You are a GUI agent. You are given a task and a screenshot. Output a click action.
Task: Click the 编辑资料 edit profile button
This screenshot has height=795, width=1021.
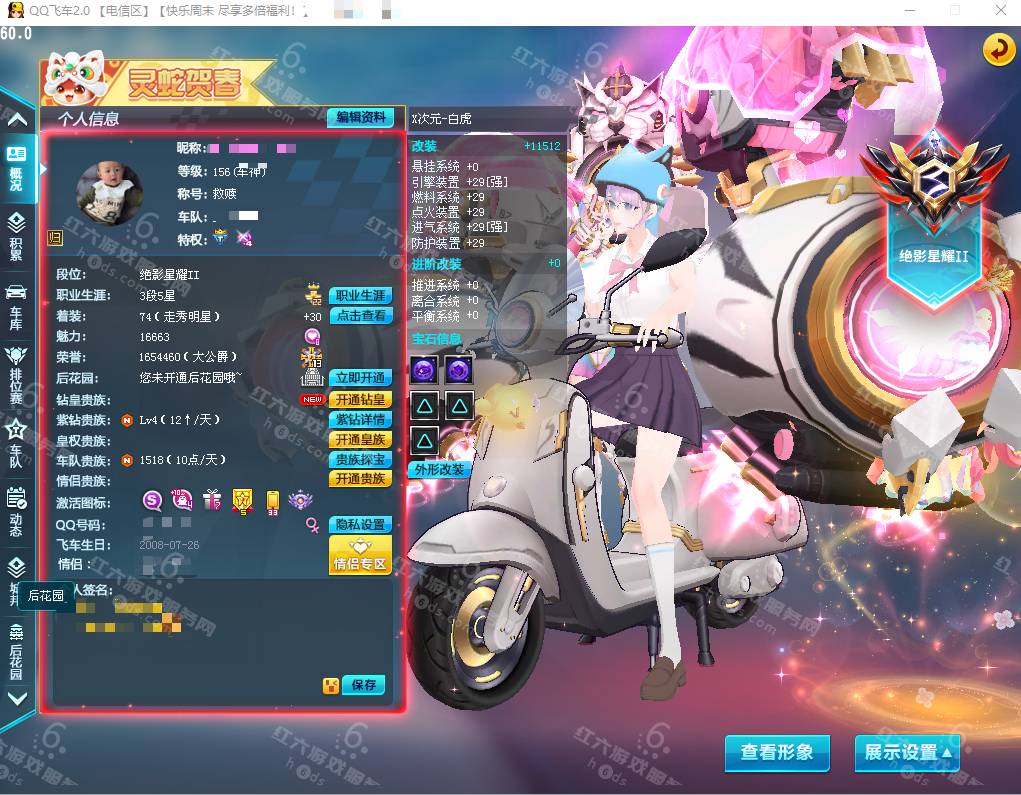pyautogui.click(x=360, y=118)
